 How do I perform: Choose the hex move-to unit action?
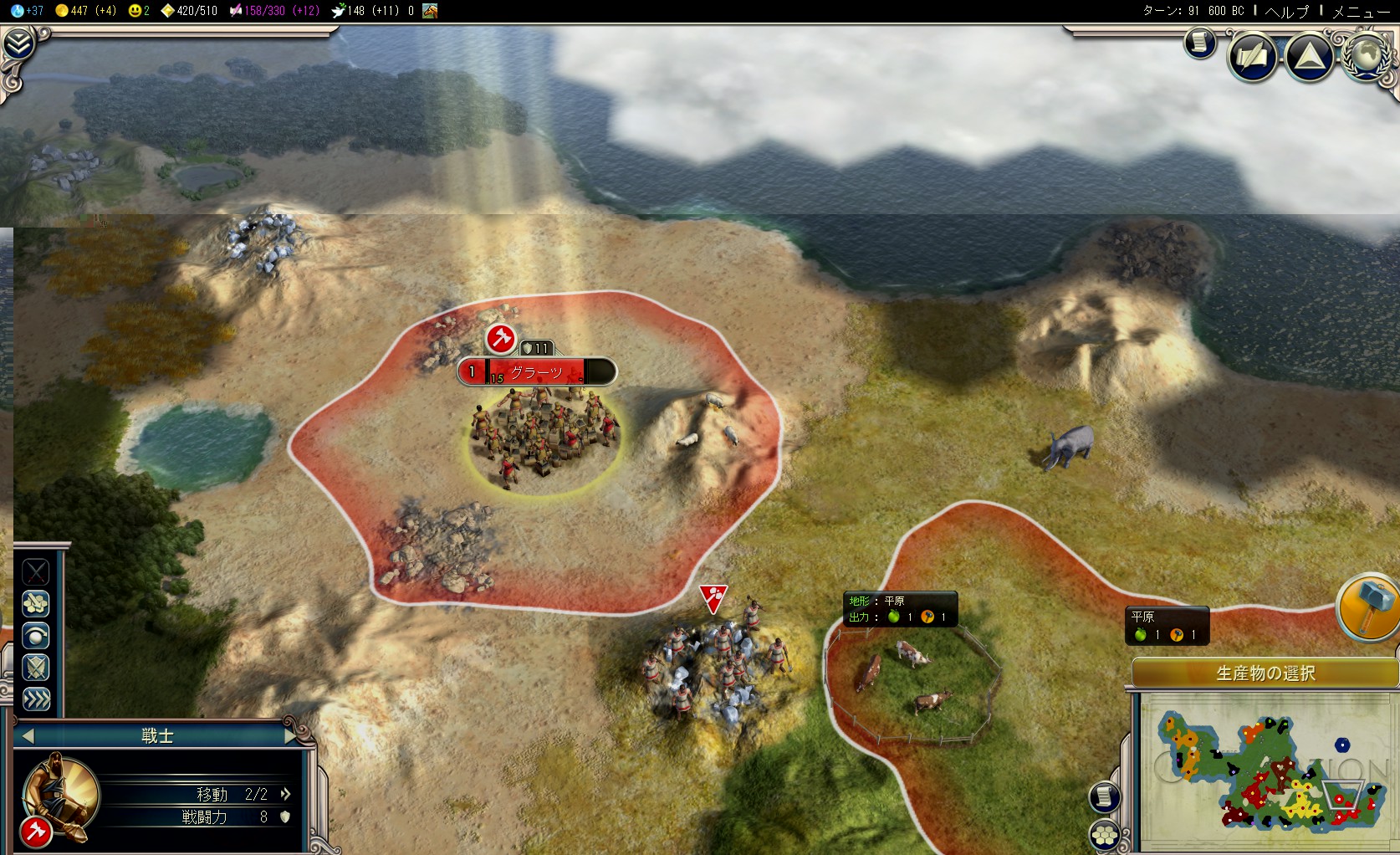pyautogui.click(x=35, y=603)
